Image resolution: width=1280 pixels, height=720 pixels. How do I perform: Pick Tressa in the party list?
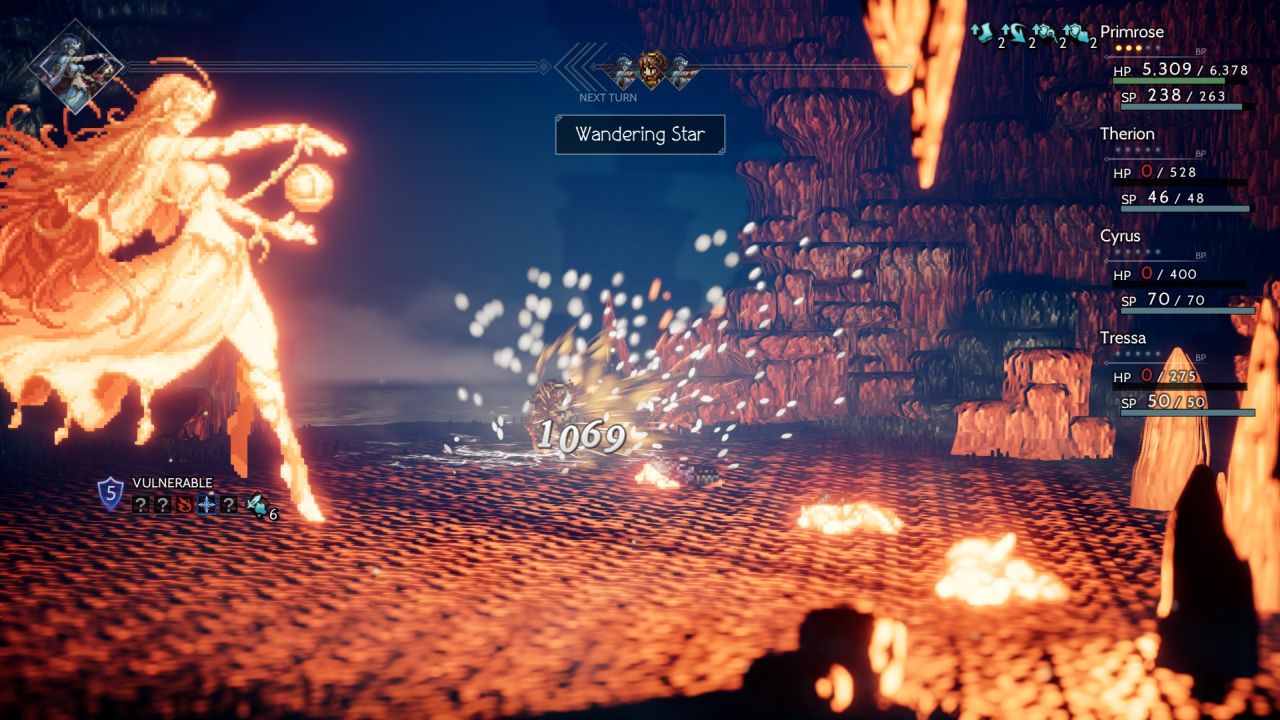1123,338
